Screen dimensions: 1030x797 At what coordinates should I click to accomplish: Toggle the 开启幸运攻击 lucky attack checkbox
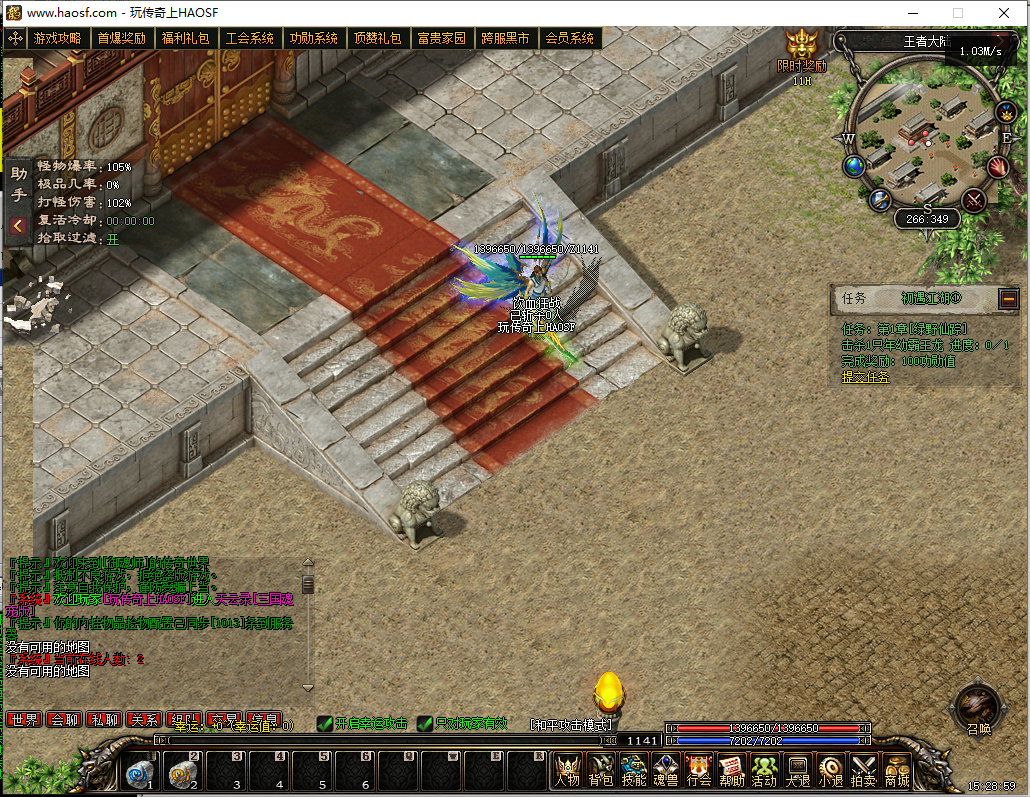(325, 724)
